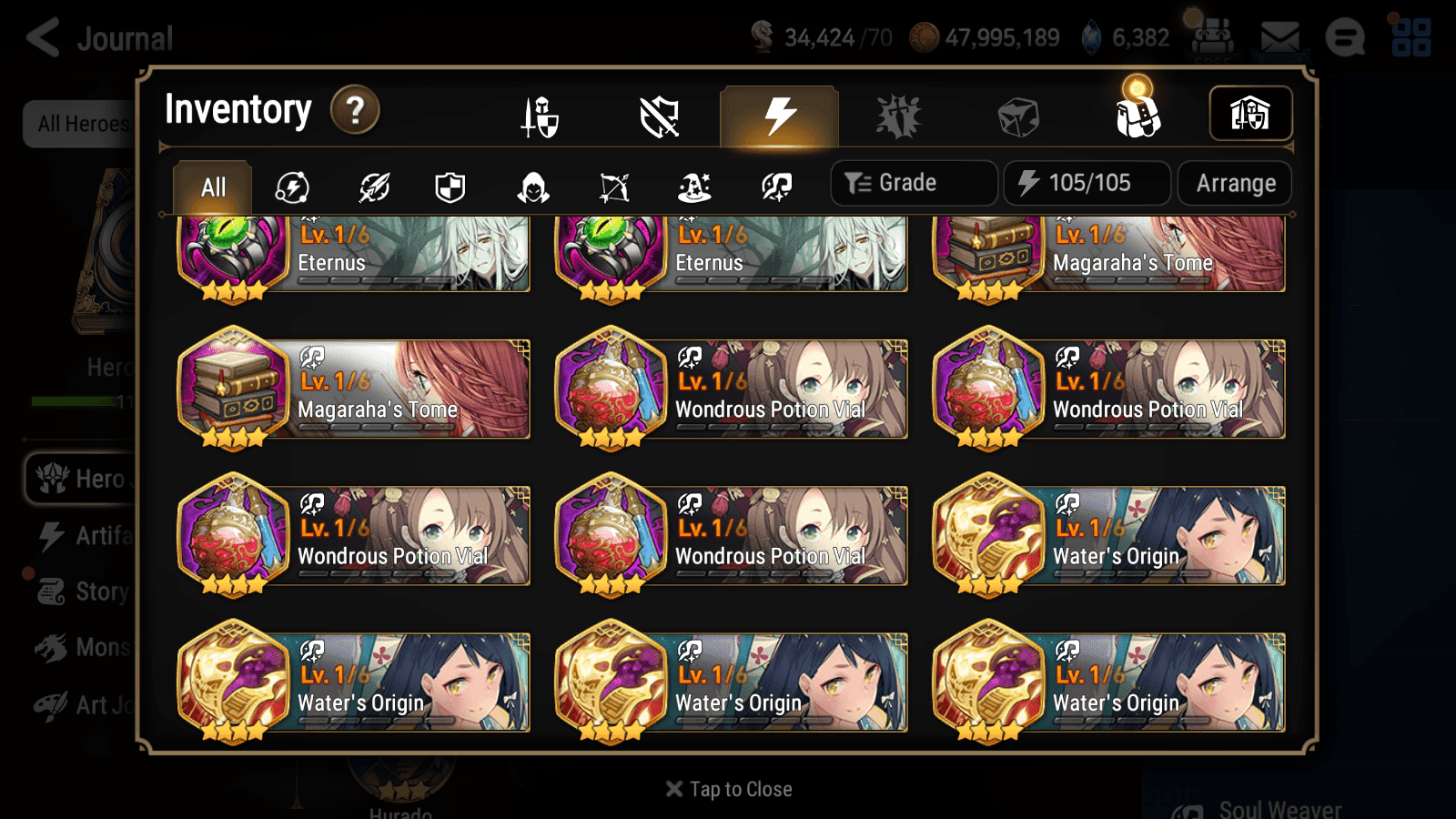Check the 105/105 artifact capacity indicator

(x=1088, y=182)
